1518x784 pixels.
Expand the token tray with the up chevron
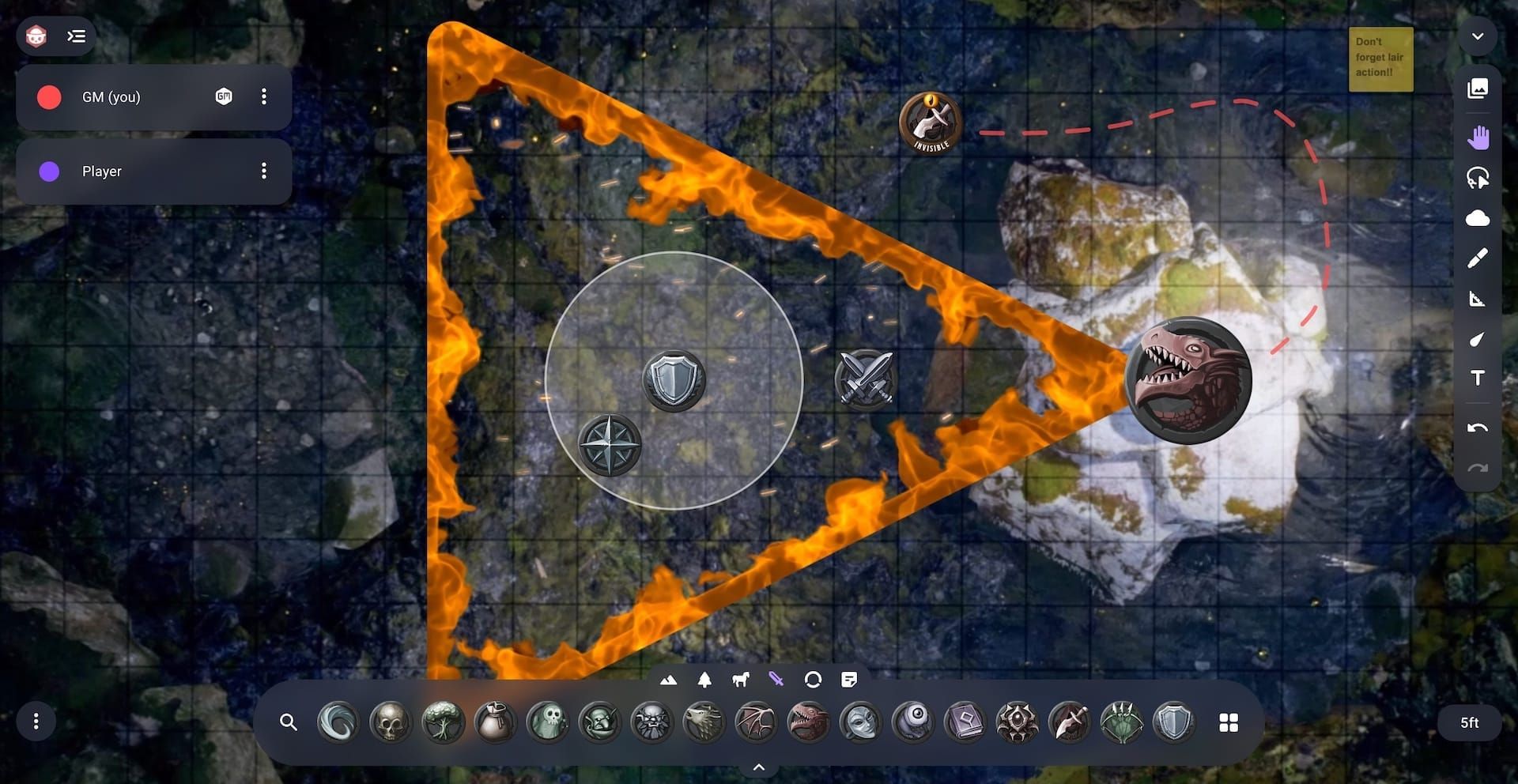point(759,766)
